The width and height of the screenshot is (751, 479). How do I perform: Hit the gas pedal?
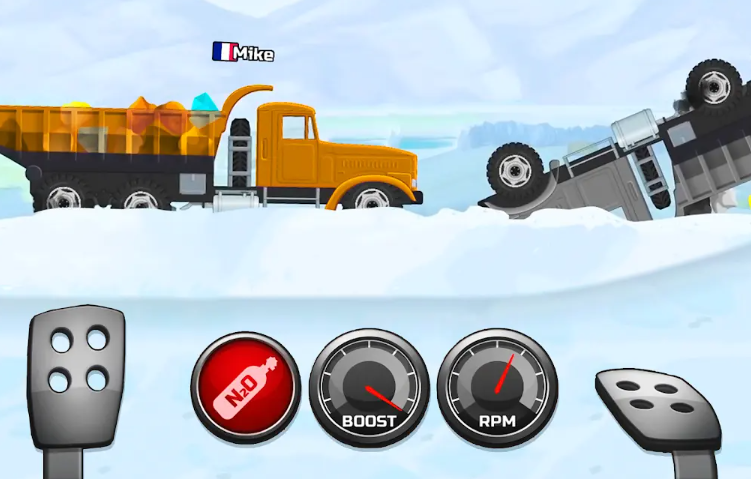pos(657,403)
